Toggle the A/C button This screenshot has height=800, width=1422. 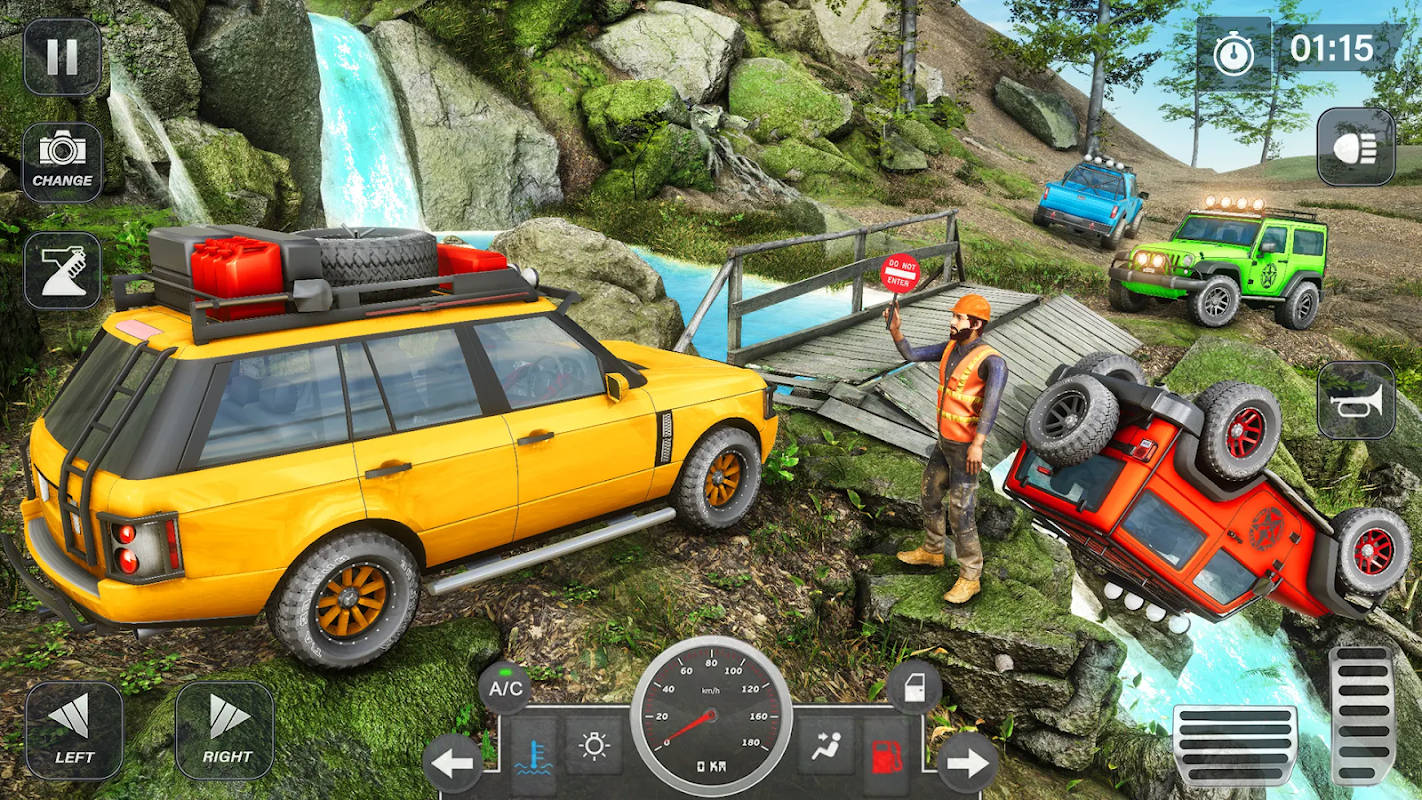504,687
